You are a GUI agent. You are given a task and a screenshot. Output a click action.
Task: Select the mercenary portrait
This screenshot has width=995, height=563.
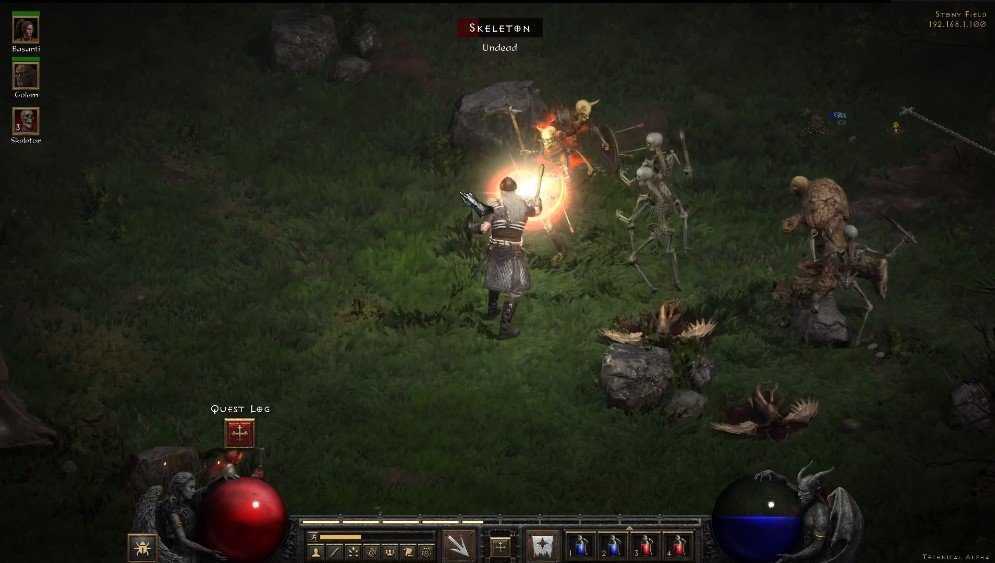click(25, 29)
